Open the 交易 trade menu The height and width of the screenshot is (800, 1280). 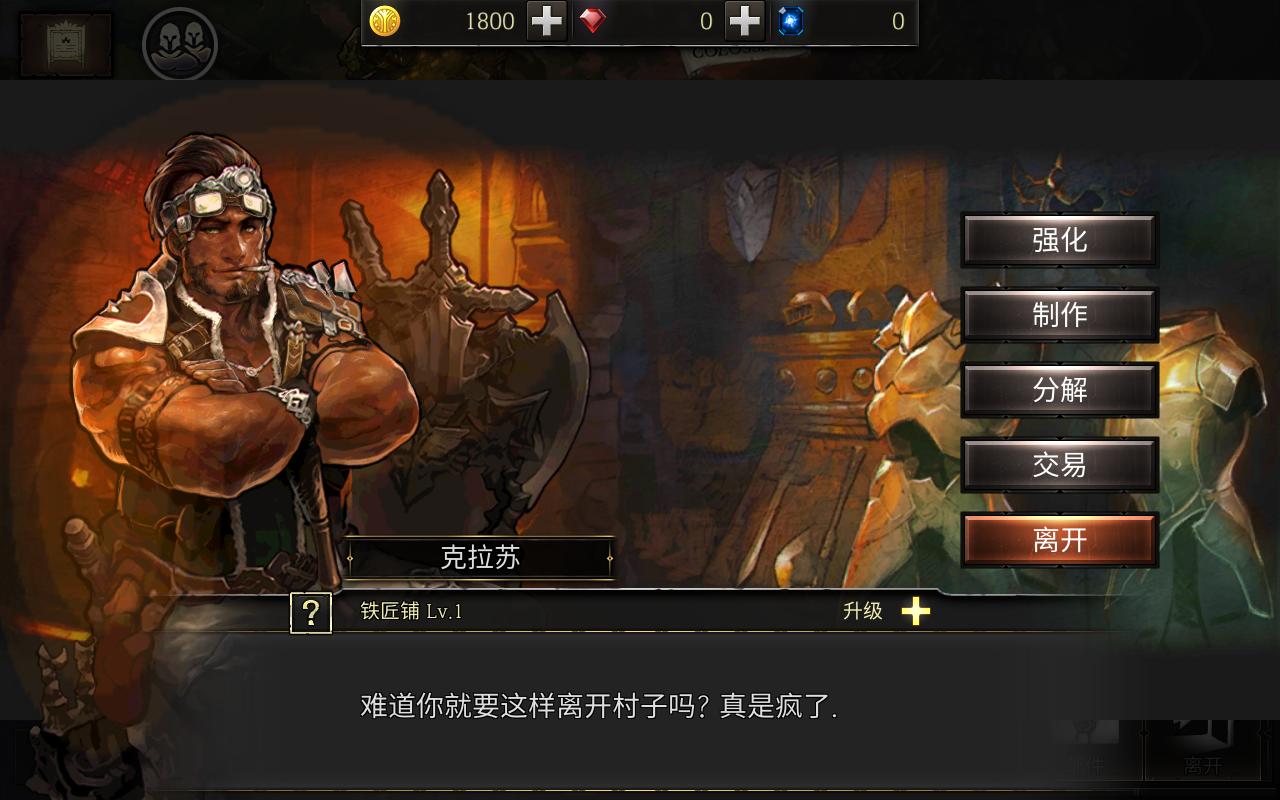coord(1059,465)
